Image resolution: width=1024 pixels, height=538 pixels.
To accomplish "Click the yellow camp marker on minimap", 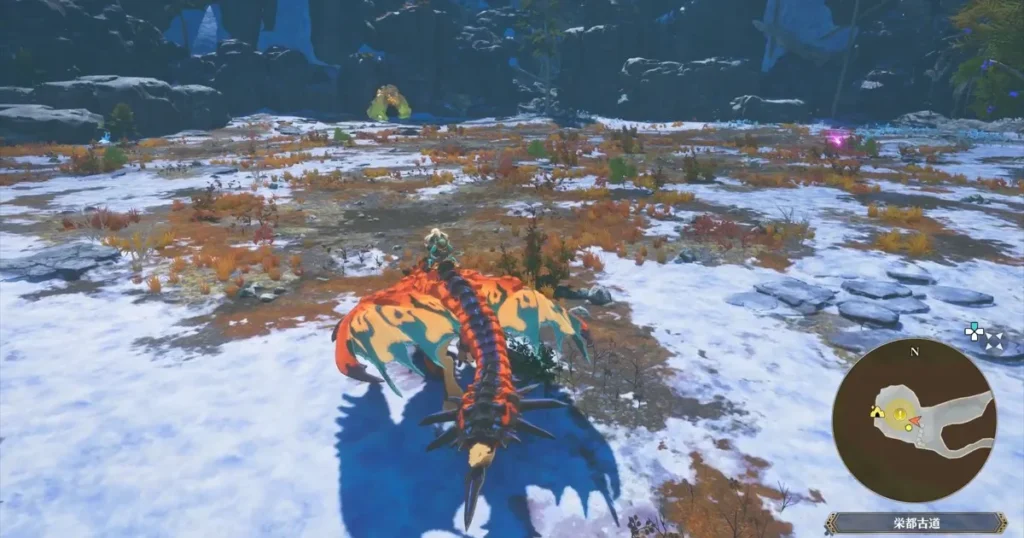I will coord(877,411).
